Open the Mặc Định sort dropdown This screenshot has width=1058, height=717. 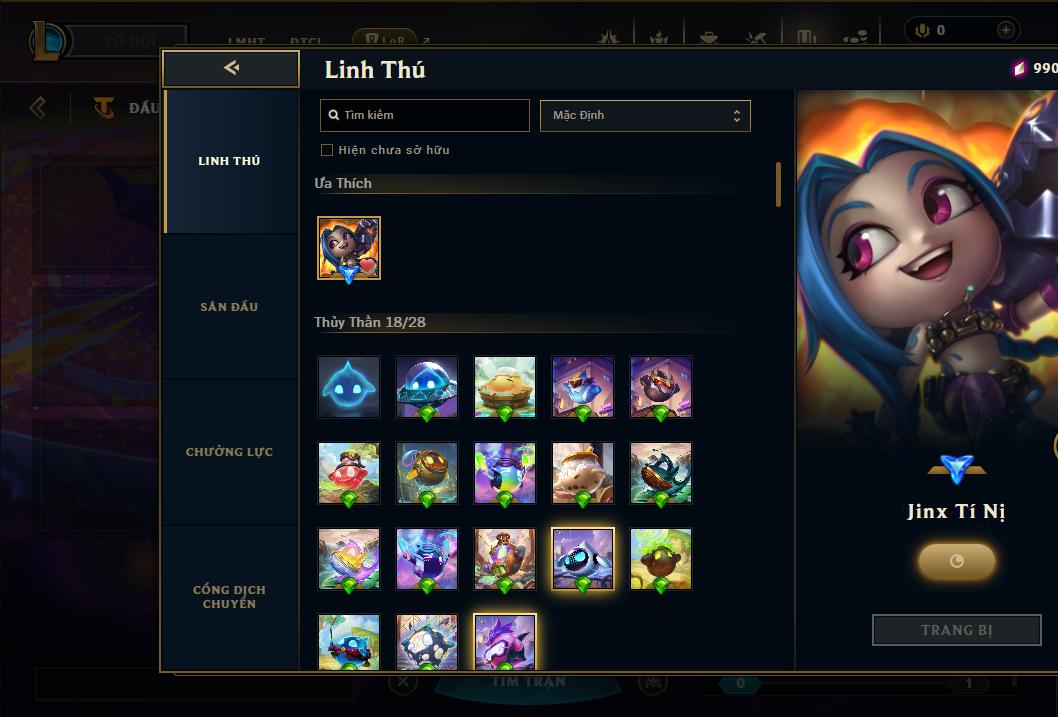tap(645, 115)
